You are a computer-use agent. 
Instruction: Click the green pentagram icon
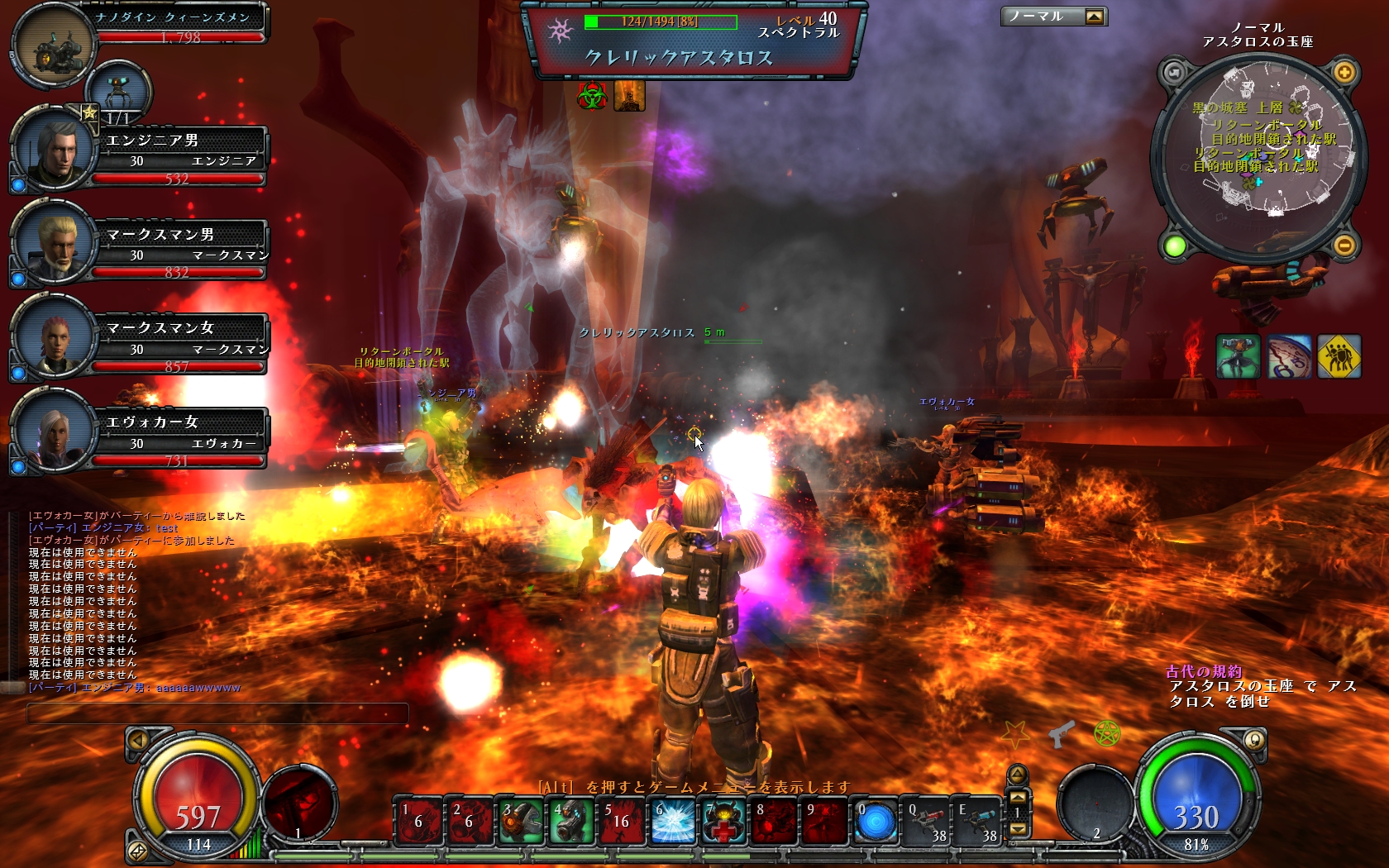[x=1106, y=732]
